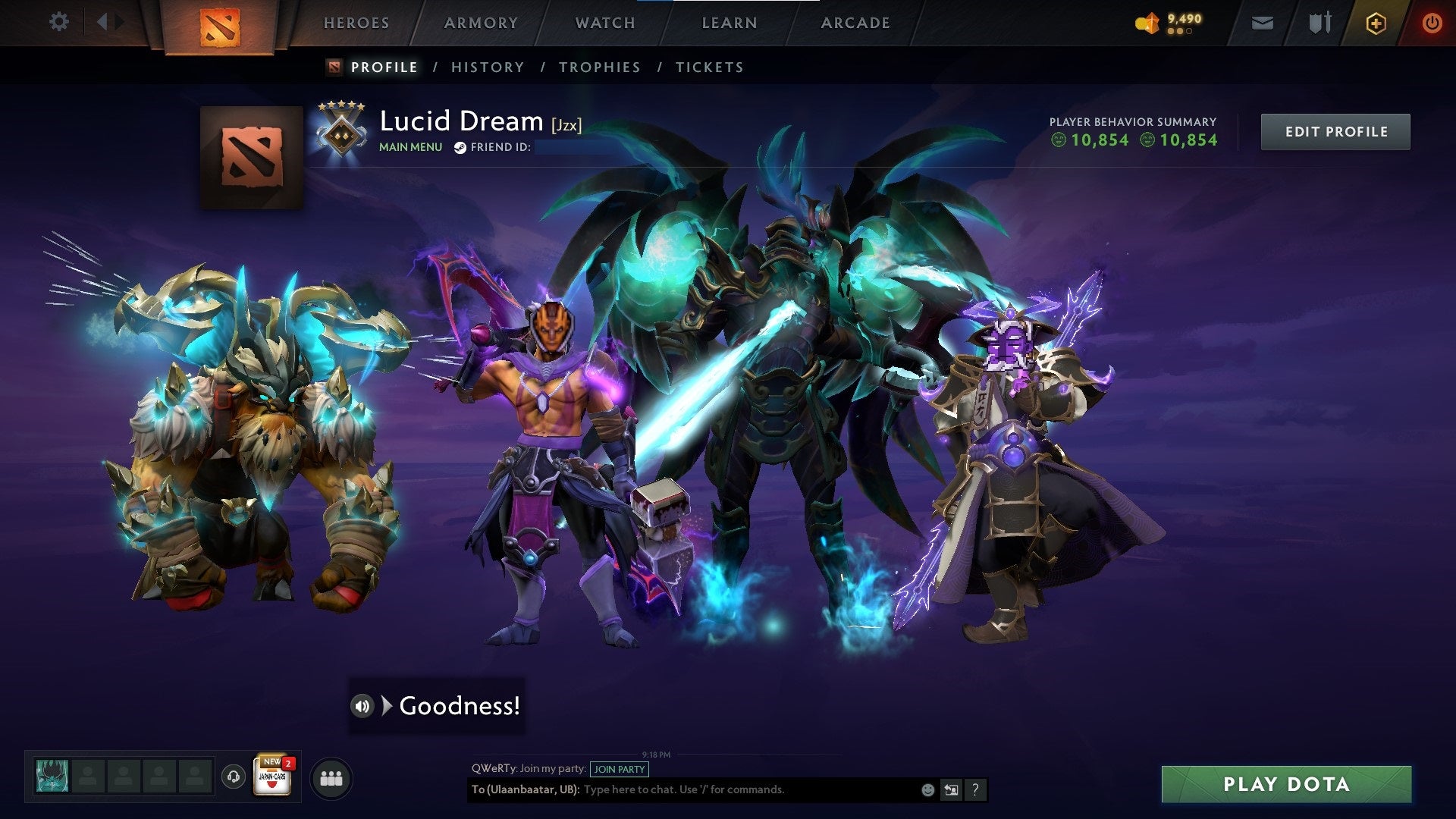Click the power button to quit Dota
Image resolution: width=1456 pixels, height=819 pixels.
point(1432,23)
